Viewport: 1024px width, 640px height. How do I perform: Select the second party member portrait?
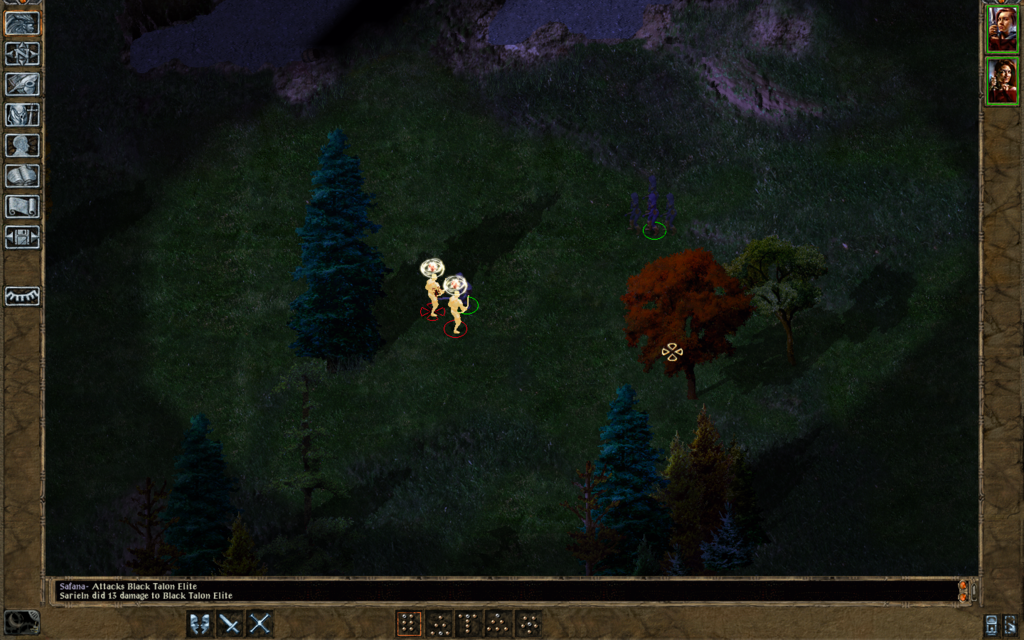coord(1002,81)
